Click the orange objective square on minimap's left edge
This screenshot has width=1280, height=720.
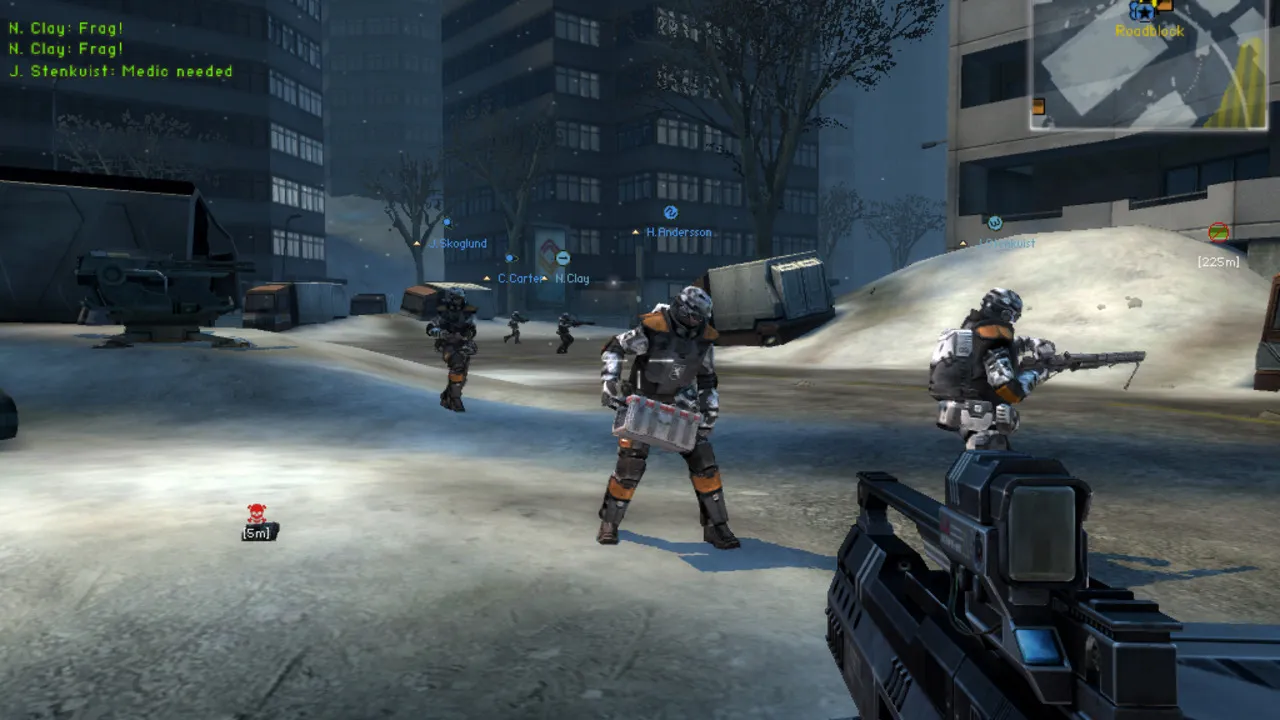(1039, 107)
